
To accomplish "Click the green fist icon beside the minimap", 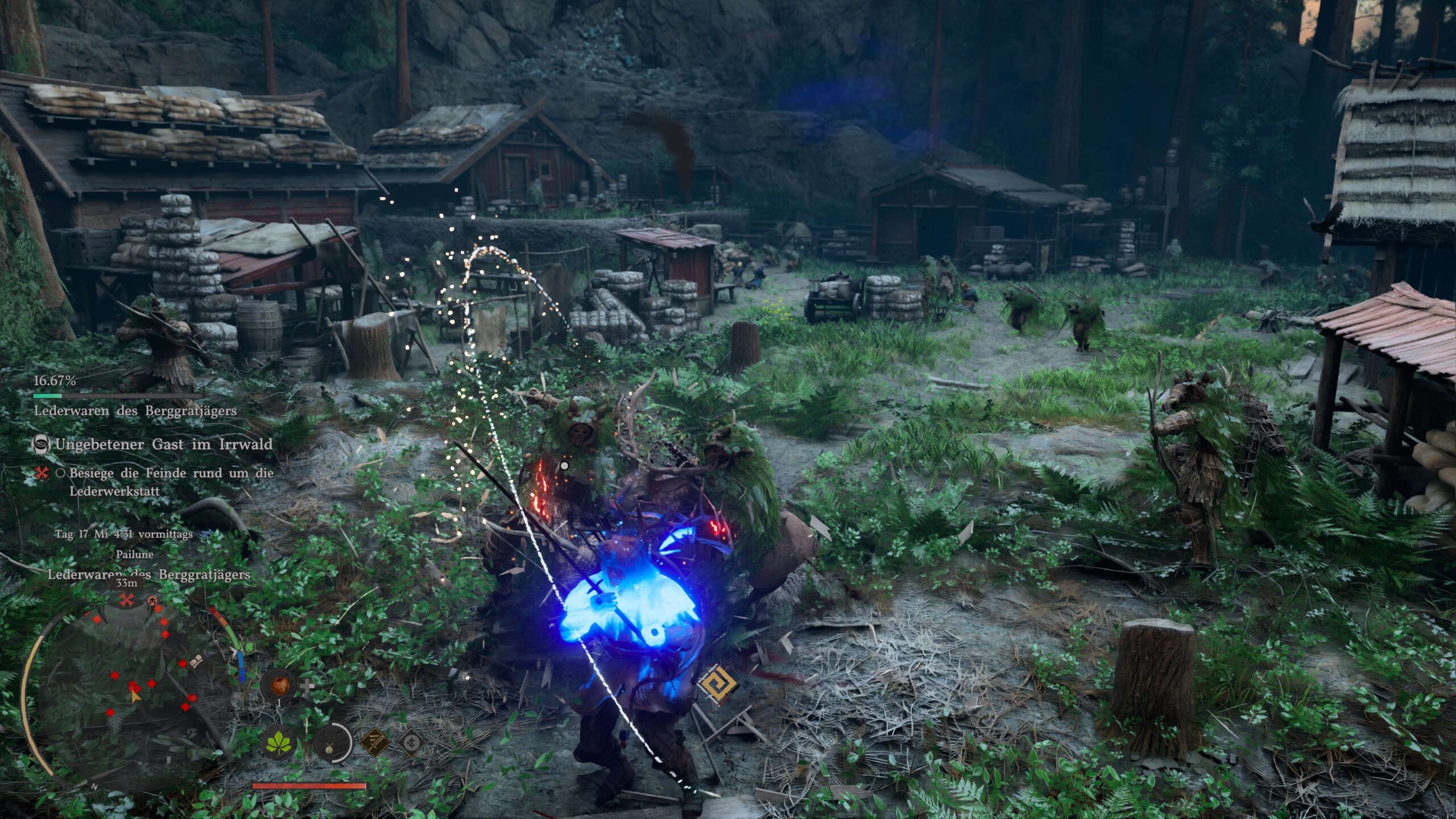I will (248, 648).
